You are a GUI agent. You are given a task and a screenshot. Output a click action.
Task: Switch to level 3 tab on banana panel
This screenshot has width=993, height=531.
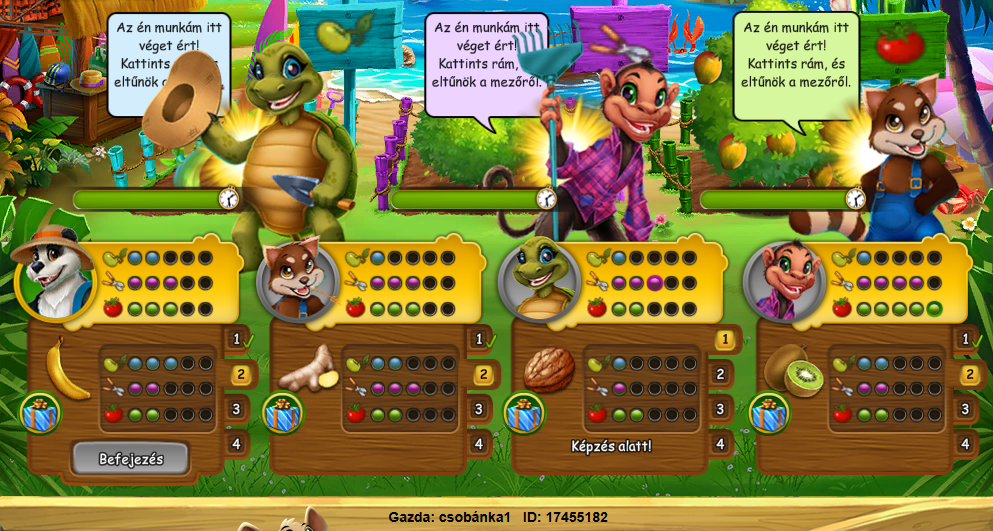[x=238, y=408]
